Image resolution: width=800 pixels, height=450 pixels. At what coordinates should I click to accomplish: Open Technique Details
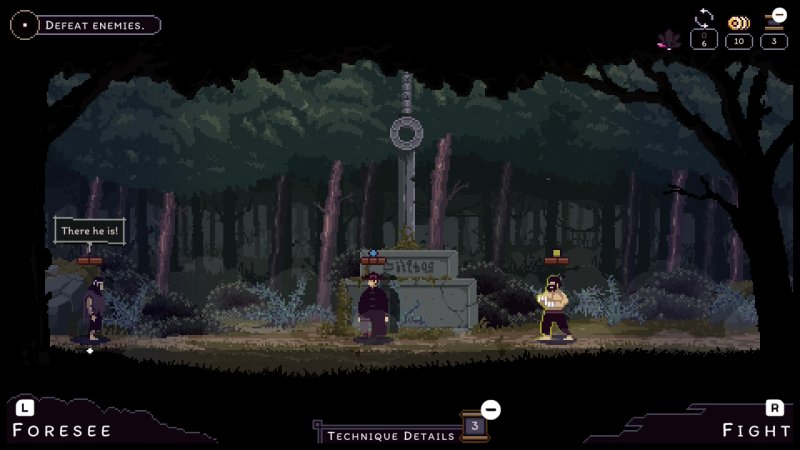pos(391,435)
